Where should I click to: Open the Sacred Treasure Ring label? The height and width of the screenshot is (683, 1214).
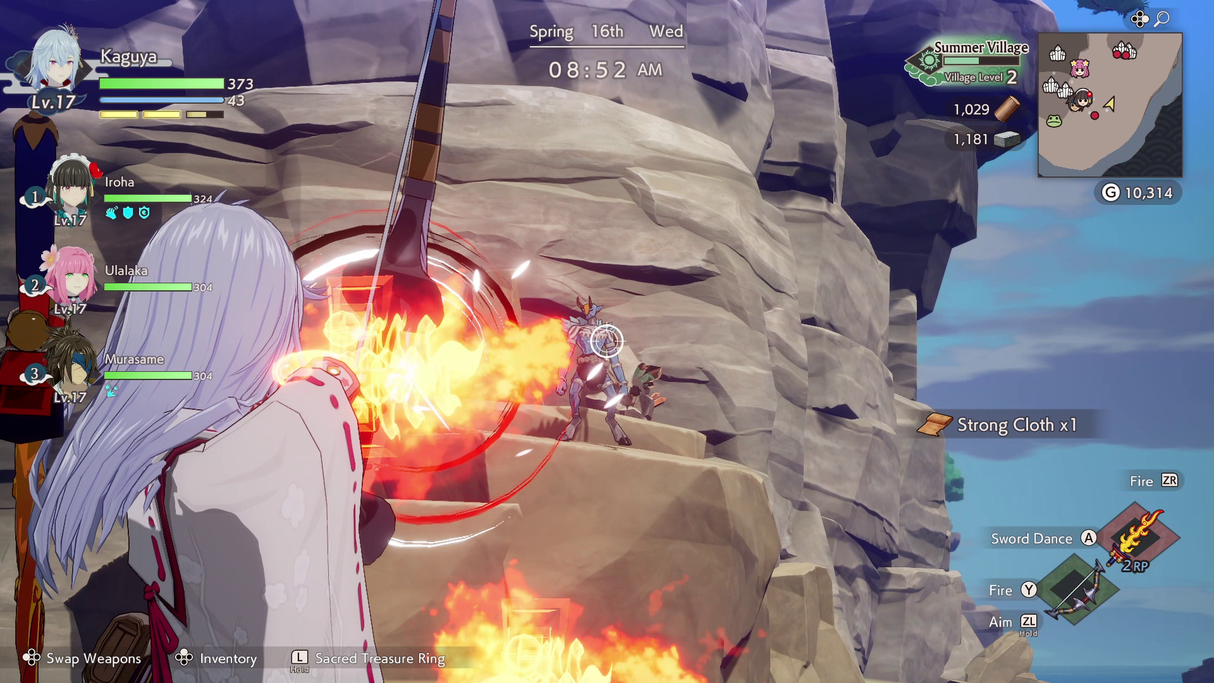tap(379, 658)
